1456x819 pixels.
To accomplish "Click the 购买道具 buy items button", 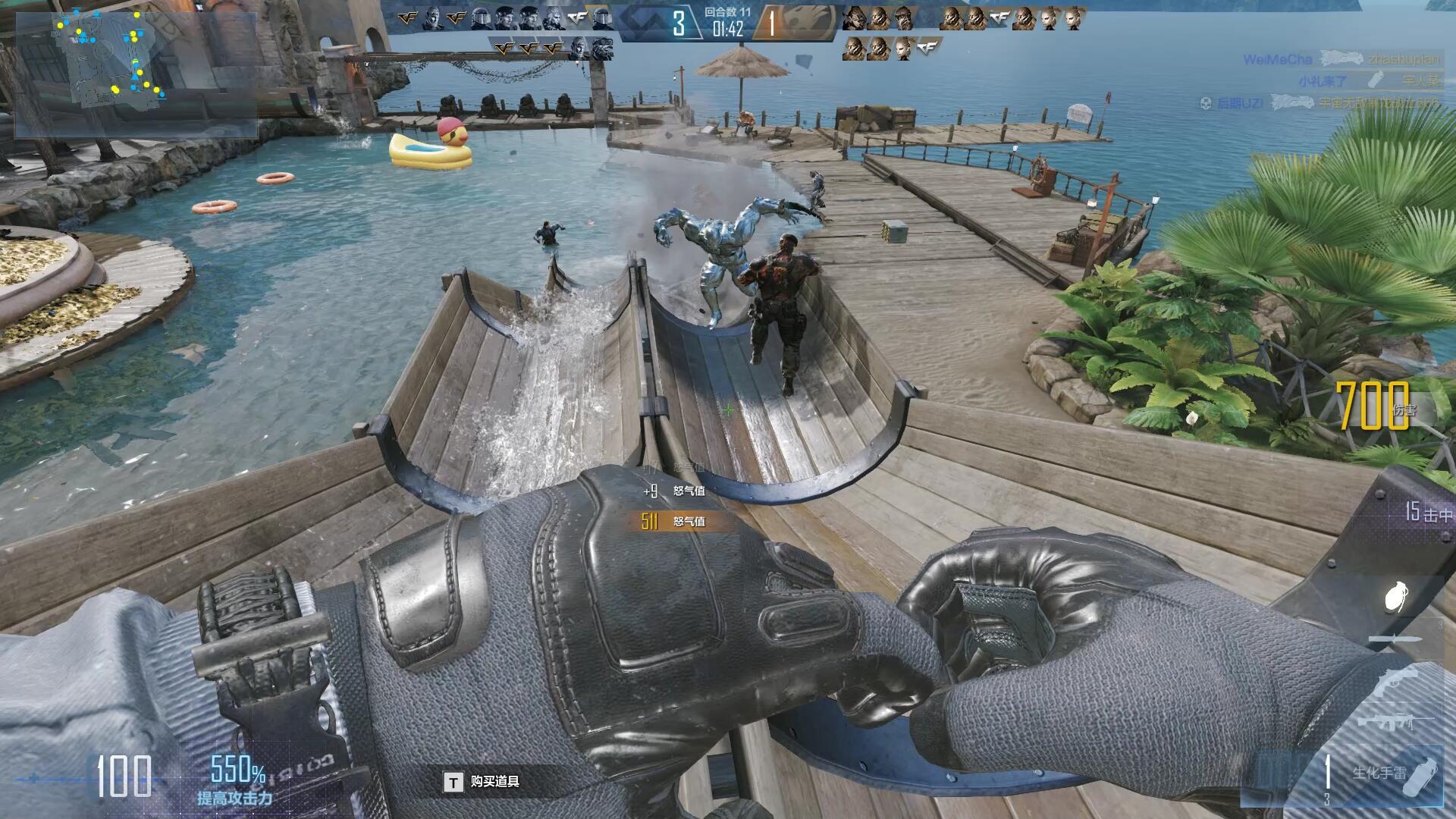I will coord(483,782).
